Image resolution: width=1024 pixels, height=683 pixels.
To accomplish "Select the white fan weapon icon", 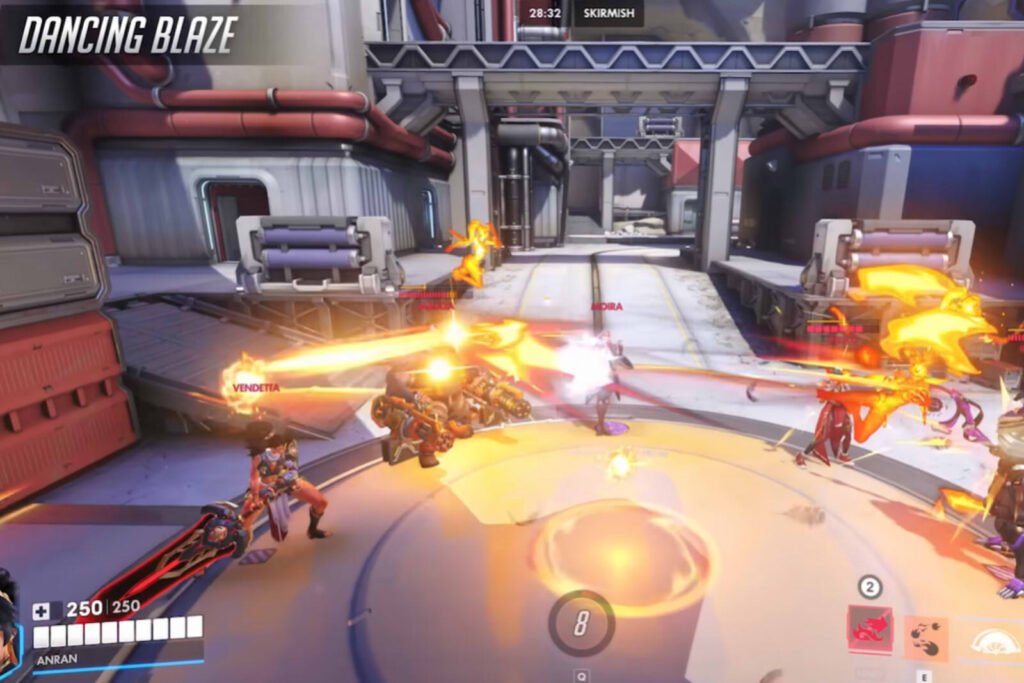I will 994,640.
